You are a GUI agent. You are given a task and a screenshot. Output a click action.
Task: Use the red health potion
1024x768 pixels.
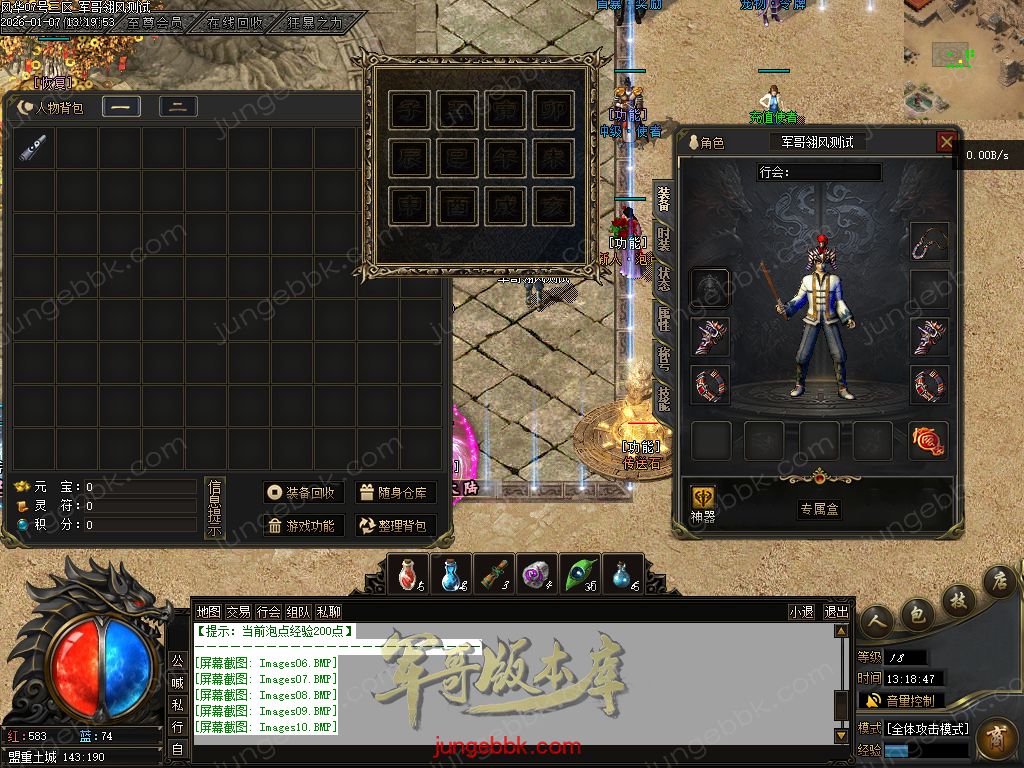408,575
